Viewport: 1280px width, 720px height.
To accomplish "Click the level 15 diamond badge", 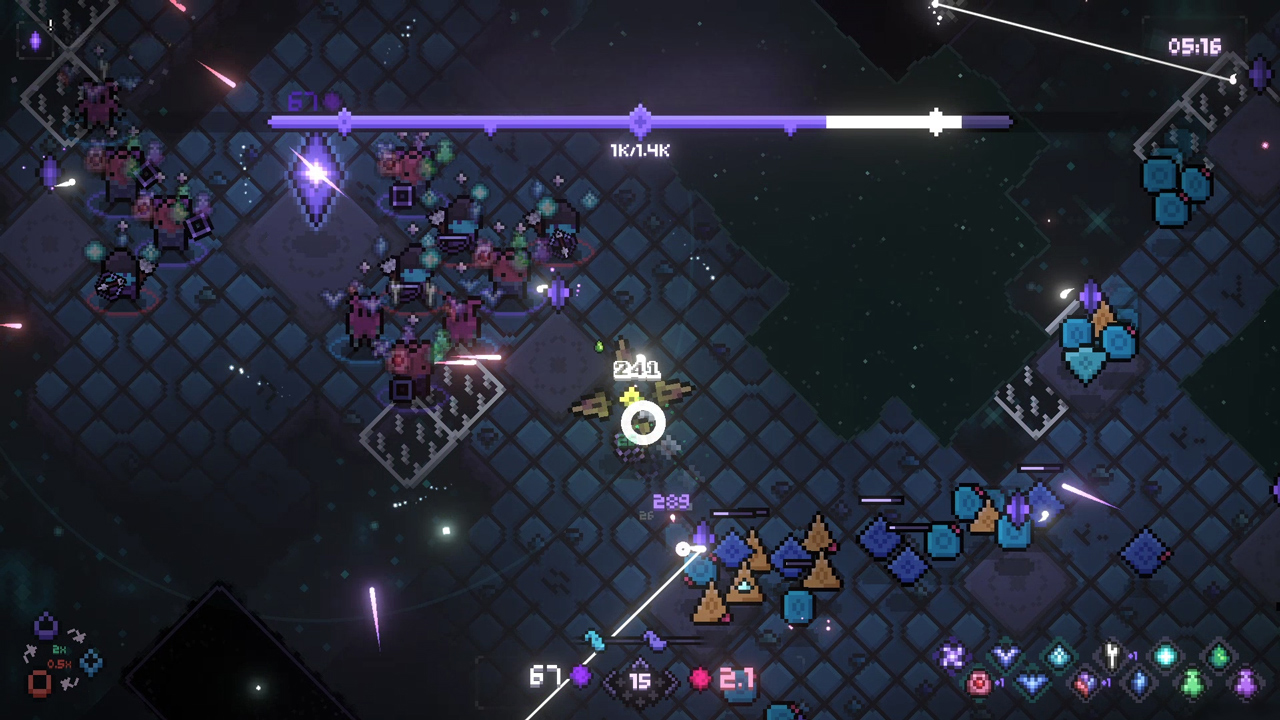I will click(x=640, y=679).
